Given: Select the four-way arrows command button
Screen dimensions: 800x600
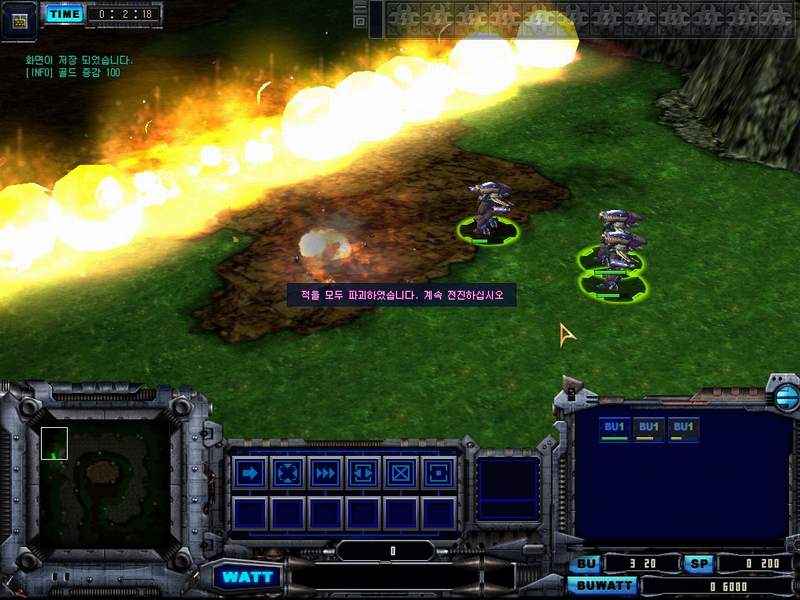Looking at the screenshot, I should [287, 472].
